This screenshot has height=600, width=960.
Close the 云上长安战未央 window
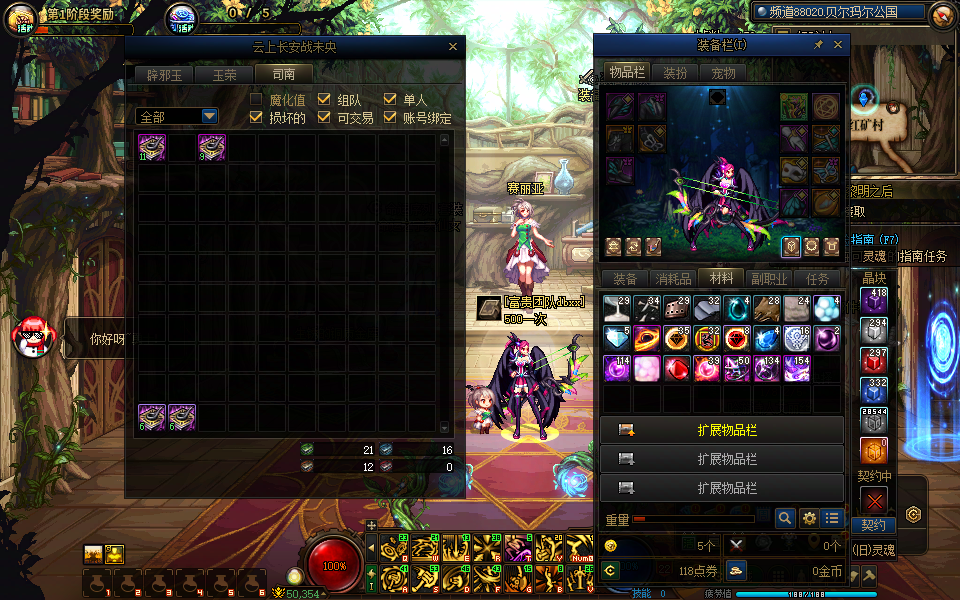(452, 47)
